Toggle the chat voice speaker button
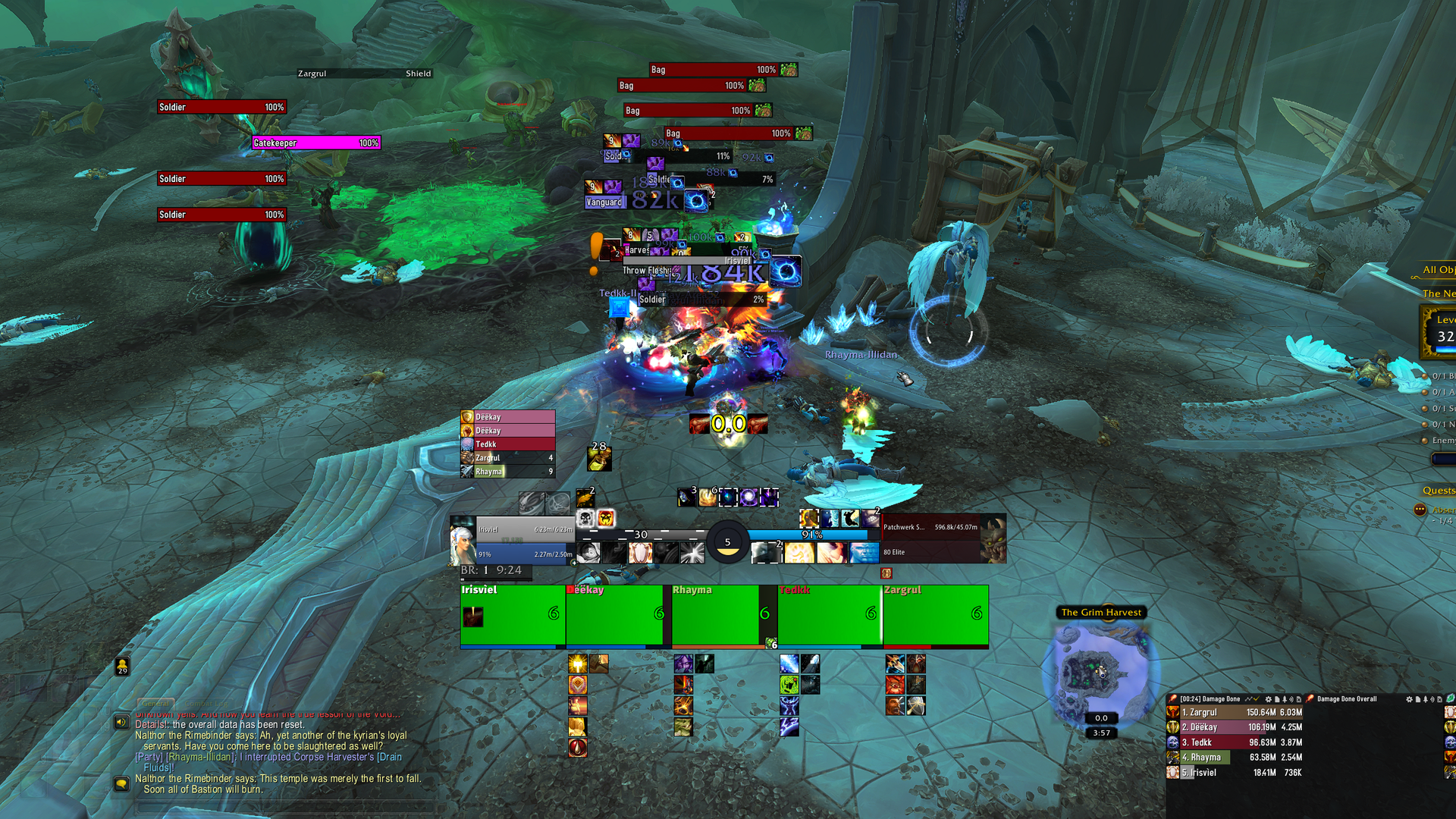Screen dimensions: 1456x819 coord(121,722)
